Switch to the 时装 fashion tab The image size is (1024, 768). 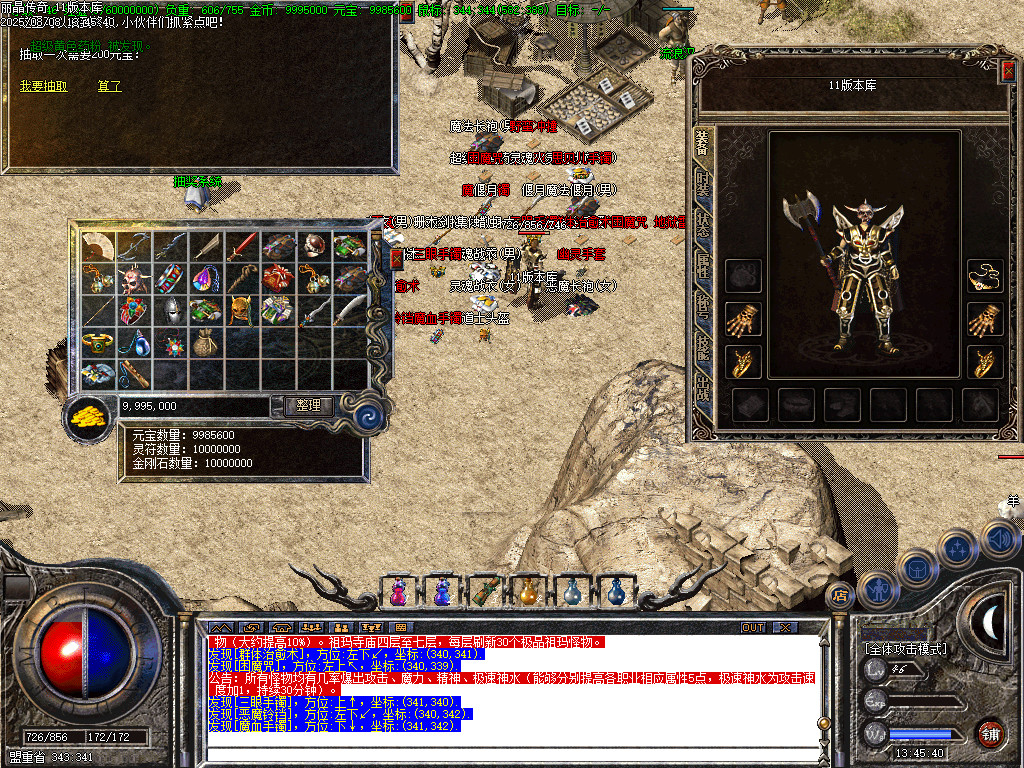(703, 184)
